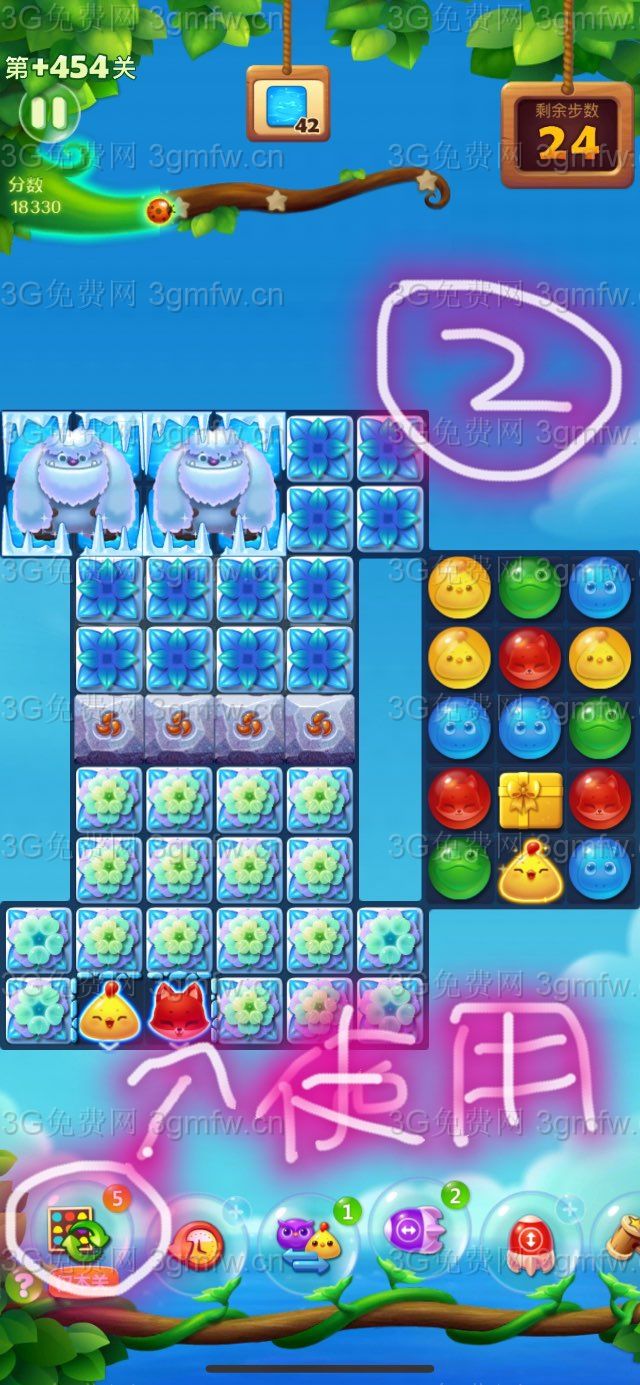Select the red fox tile in the bottom row of the left board
This screenshot has height=1385, width=640.
pos(180,1010)
